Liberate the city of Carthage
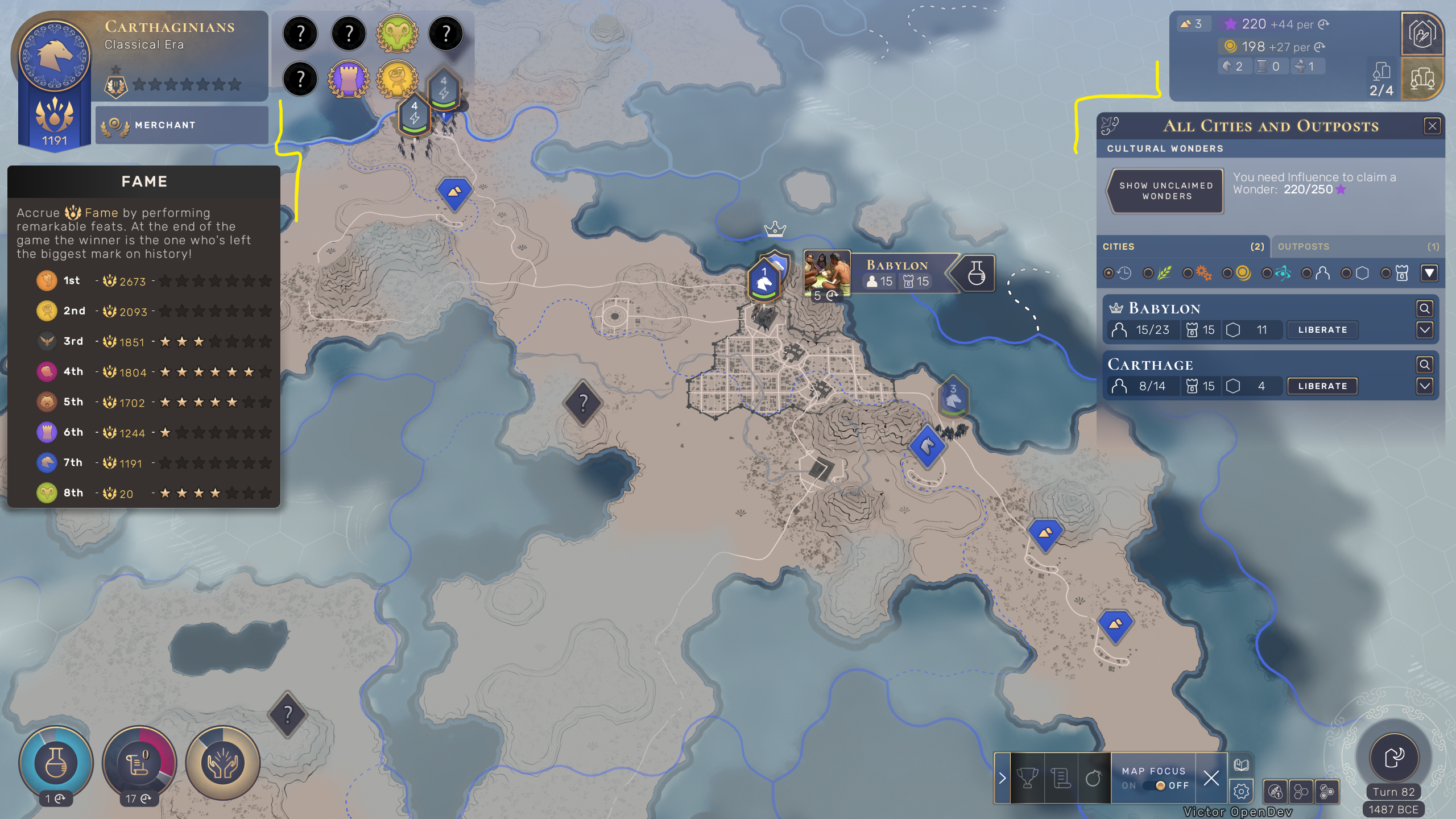The width and height of the screenshot is (1456, 819). [1322, 386]
